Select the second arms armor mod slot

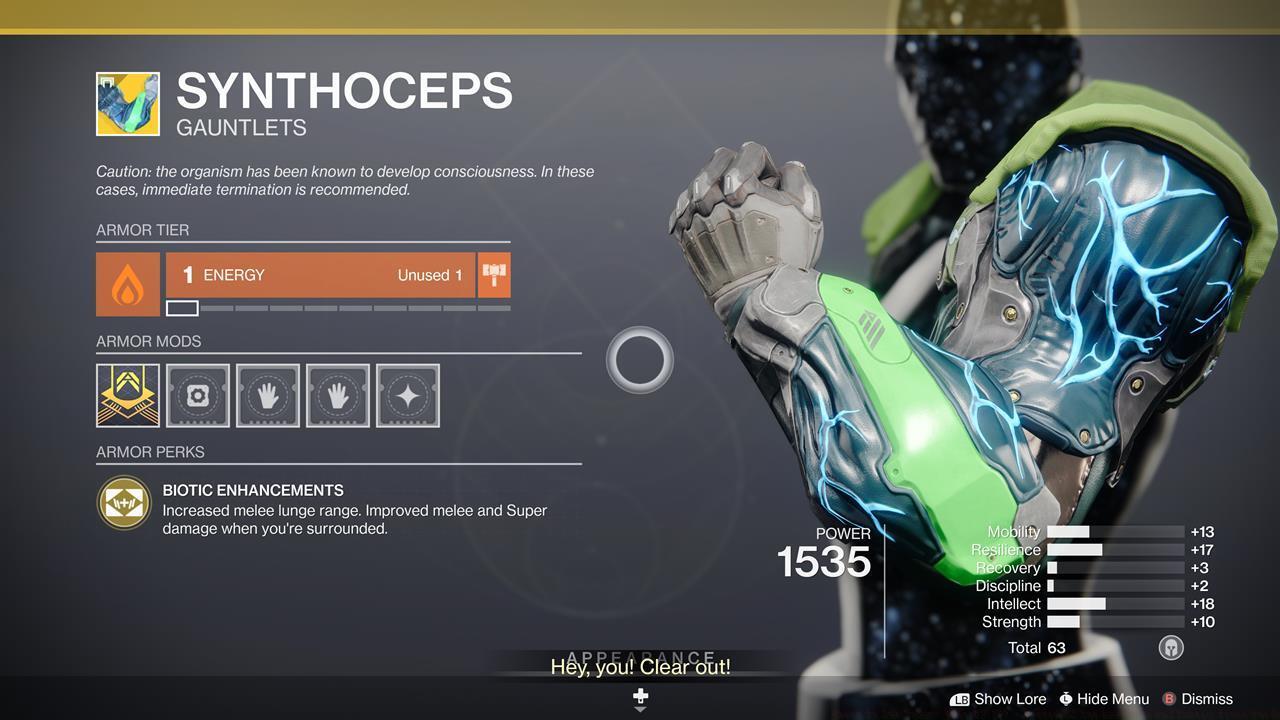pos(337,395)
